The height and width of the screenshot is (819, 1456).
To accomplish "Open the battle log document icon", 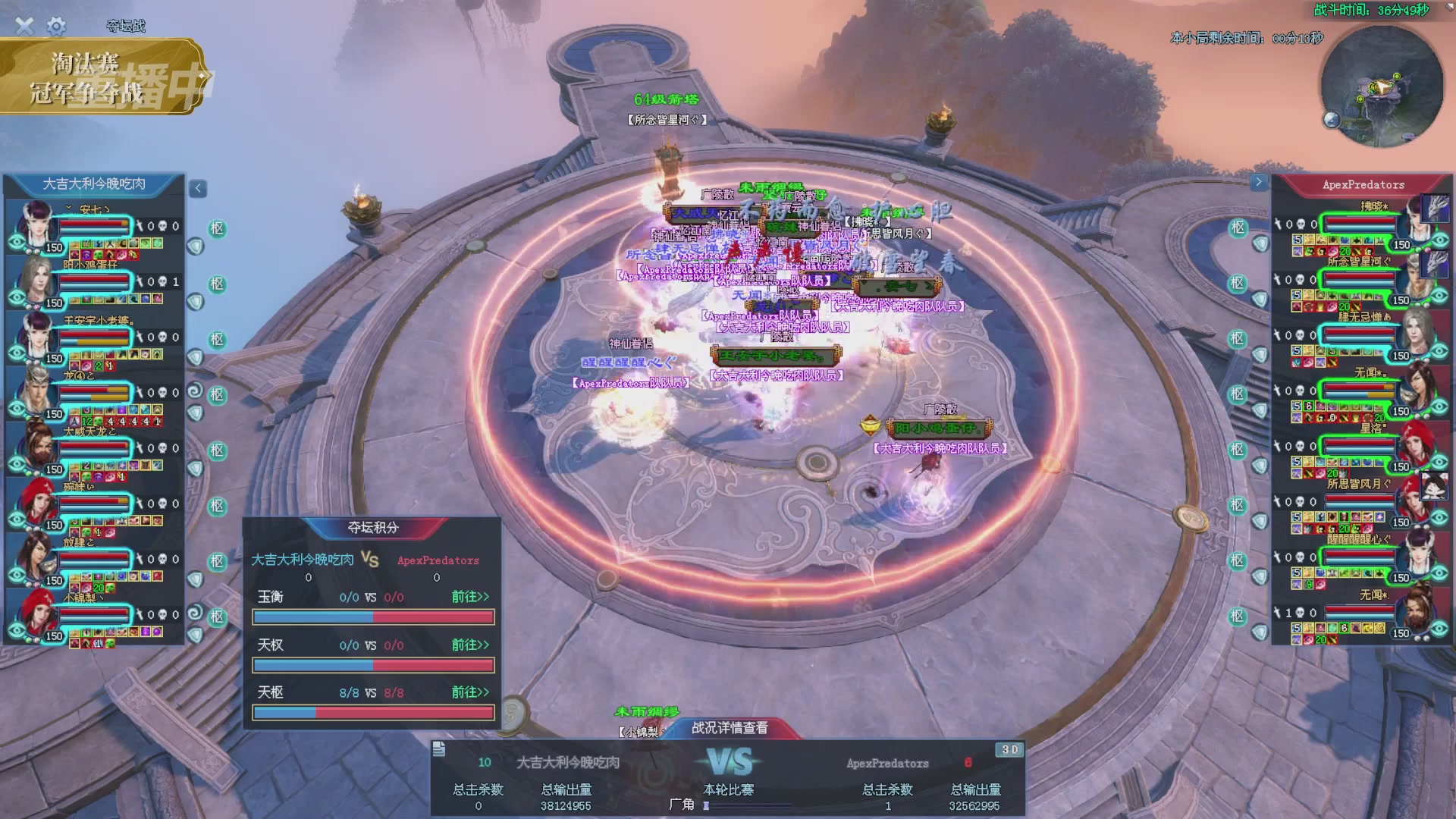I will [x=438, y=749].
